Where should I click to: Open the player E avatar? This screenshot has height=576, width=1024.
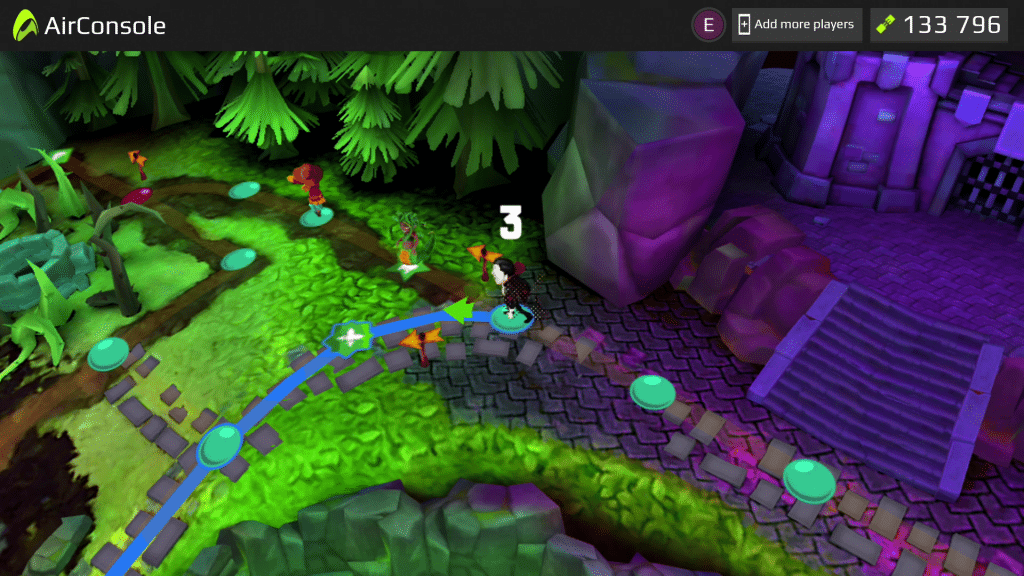coord(709,25)
